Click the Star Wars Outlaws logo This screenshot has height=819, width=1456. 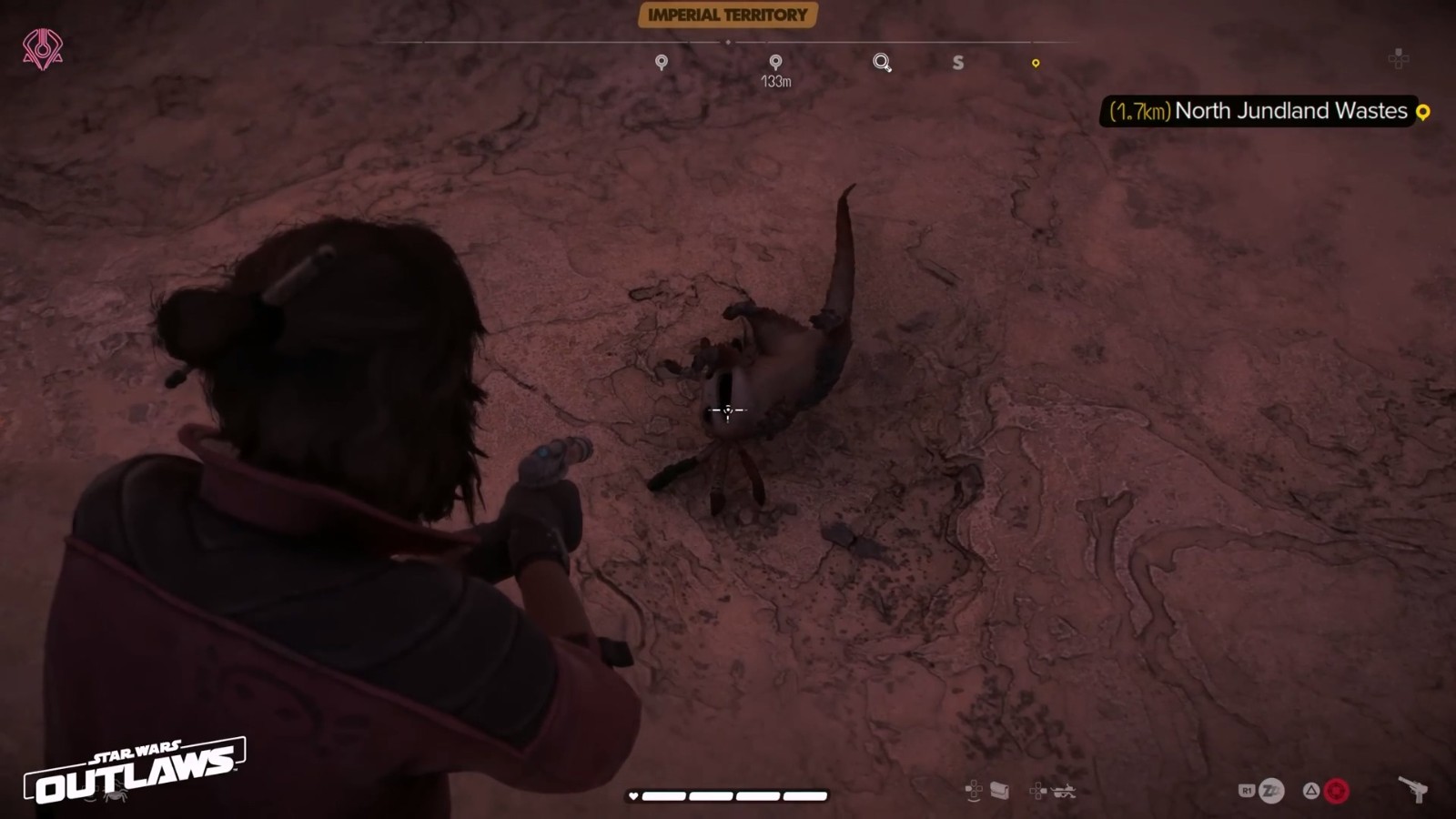[x=135, y=771]
